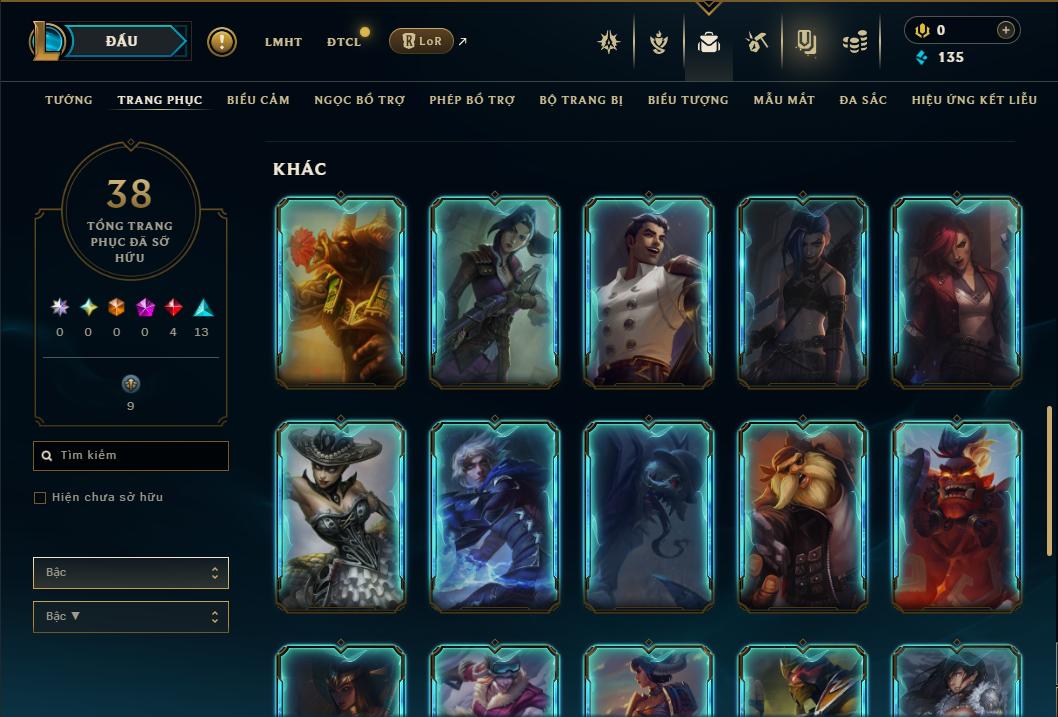Viewport: 1058px width, 717px height.
Task: Show the NGỌC BỔ TRỢ tab
Action: tap(359, 100)
